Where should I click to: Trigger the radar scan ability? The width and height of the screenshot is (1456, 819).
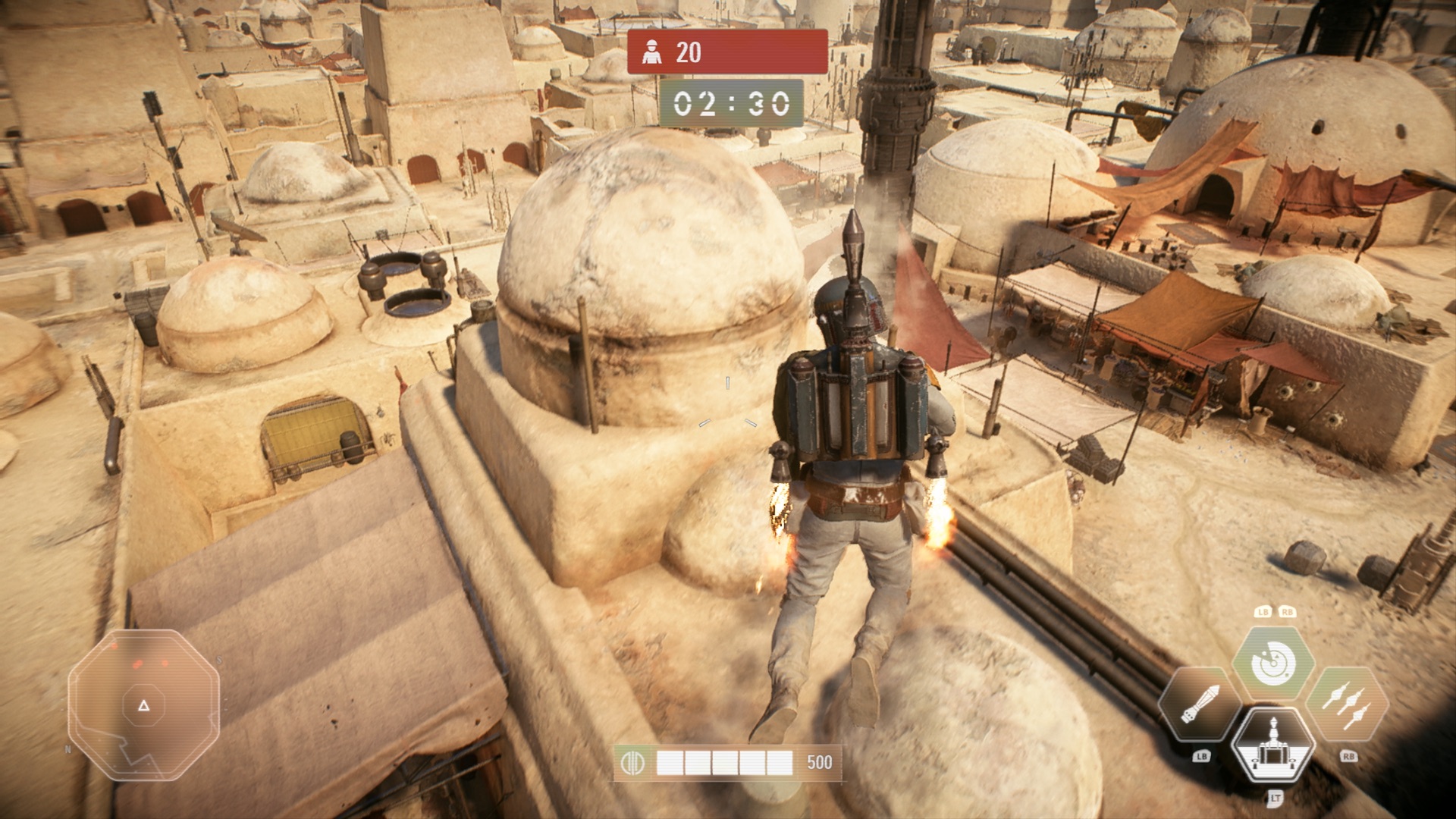(x=1273, y=664)
